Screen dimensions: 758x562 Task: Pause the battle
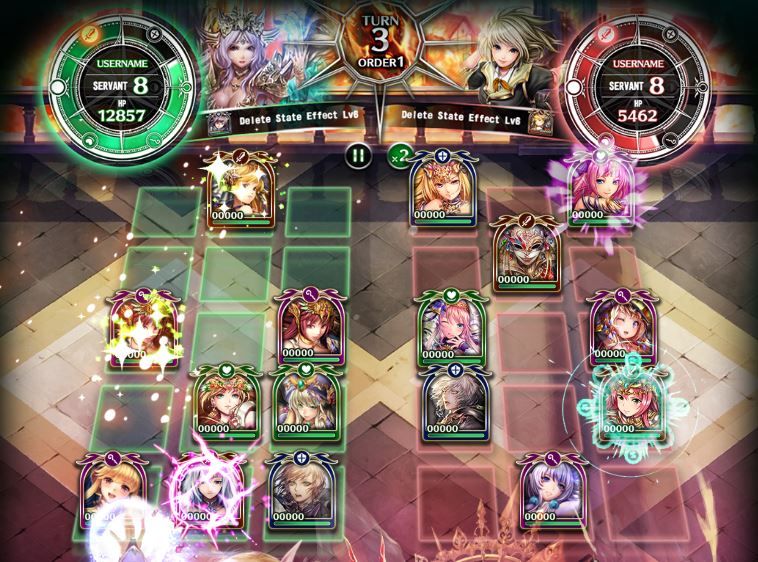pos(357,155)
